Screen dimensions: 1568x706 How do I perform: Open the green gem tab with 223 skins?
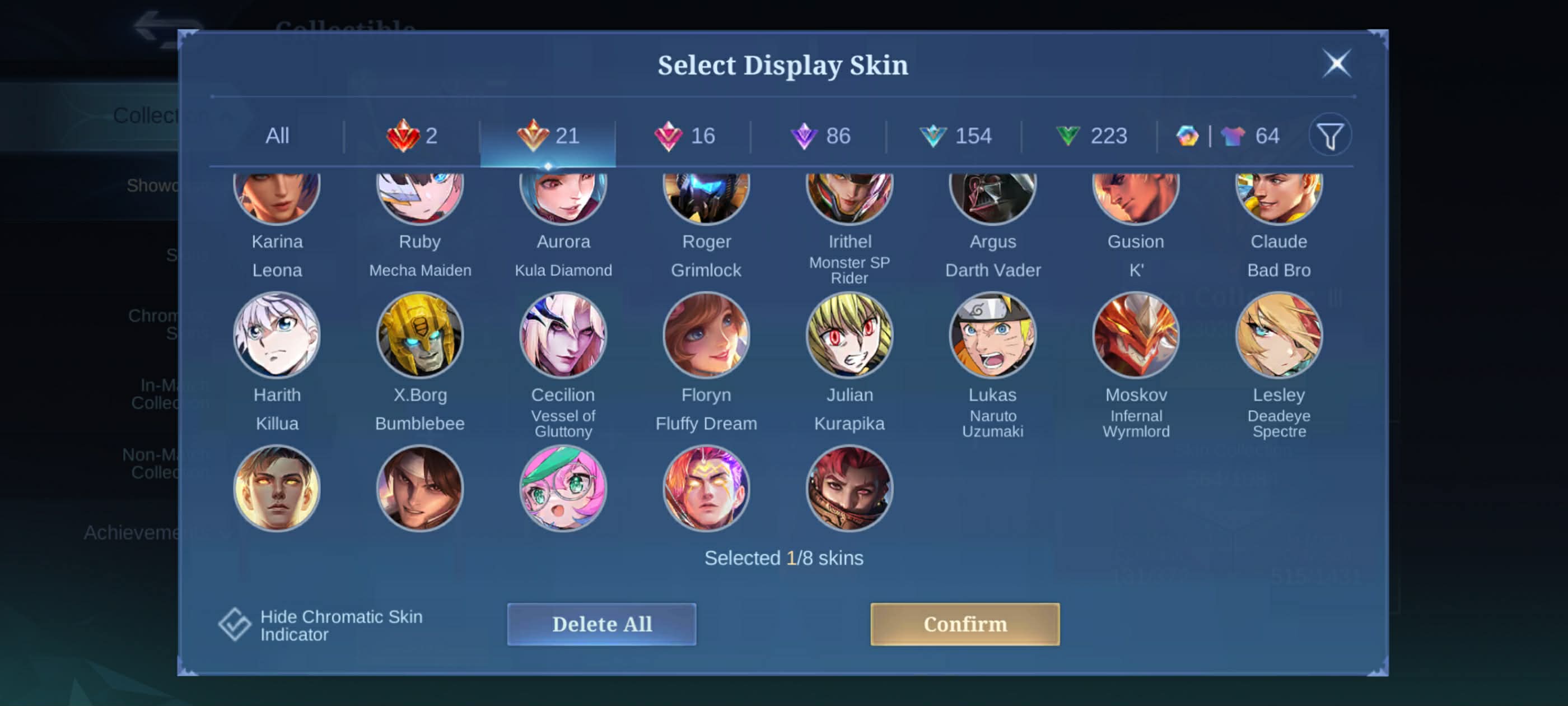point(1090,136)
